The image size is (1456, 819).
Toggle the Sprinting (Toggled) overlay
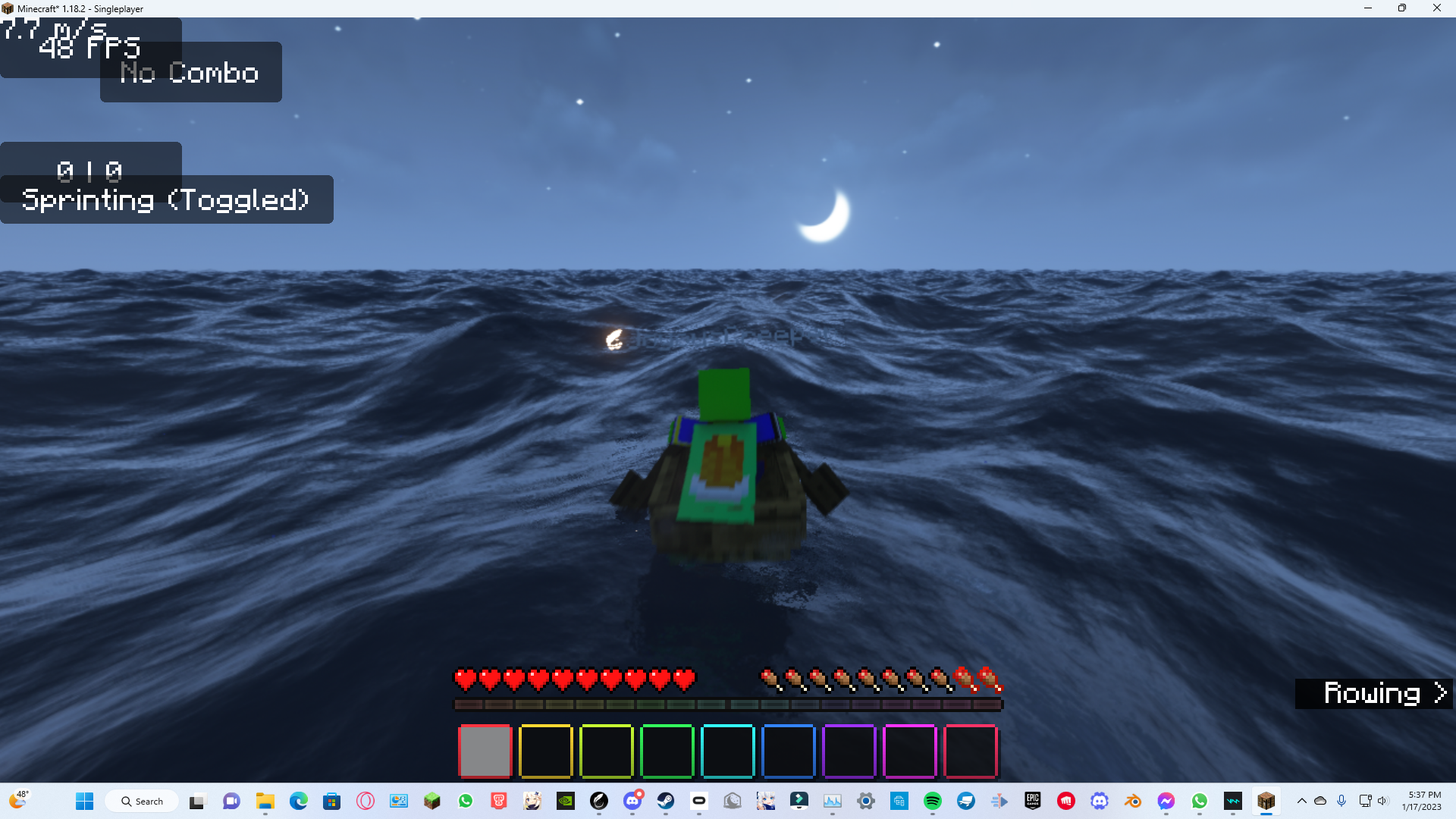(167, 199)
